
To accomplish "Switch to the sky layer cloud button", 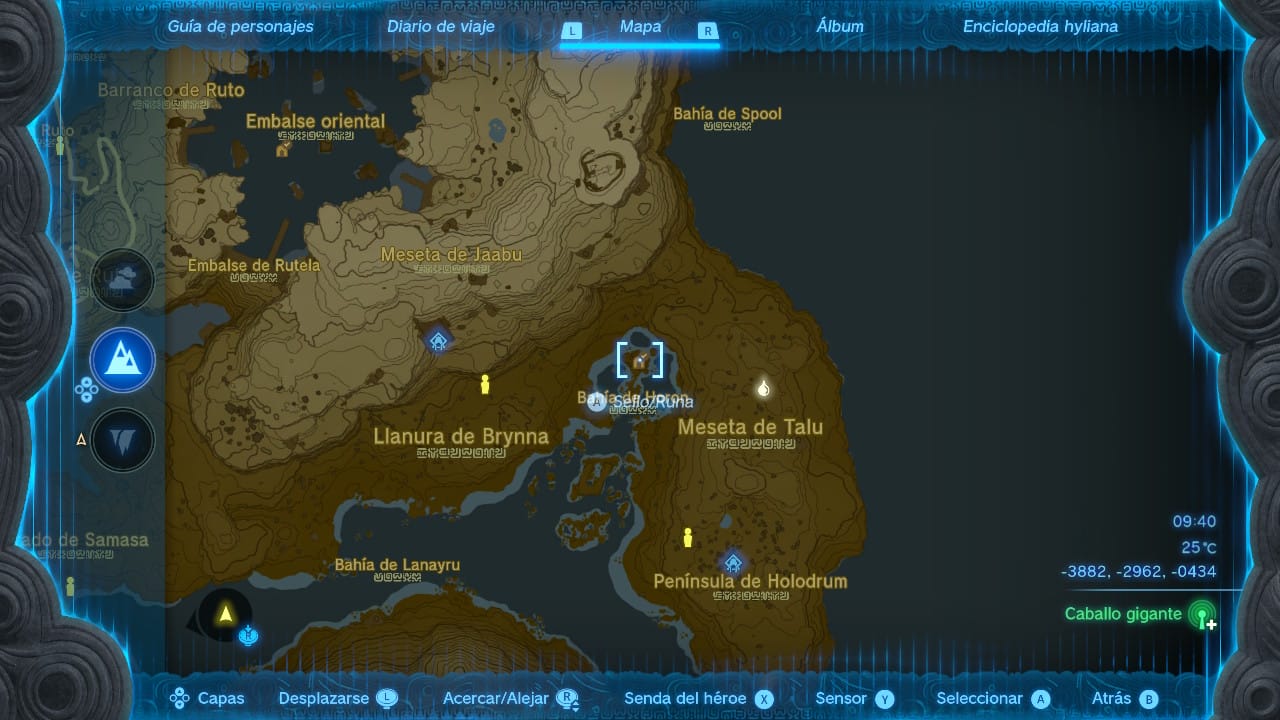I will tap(123, 281).
